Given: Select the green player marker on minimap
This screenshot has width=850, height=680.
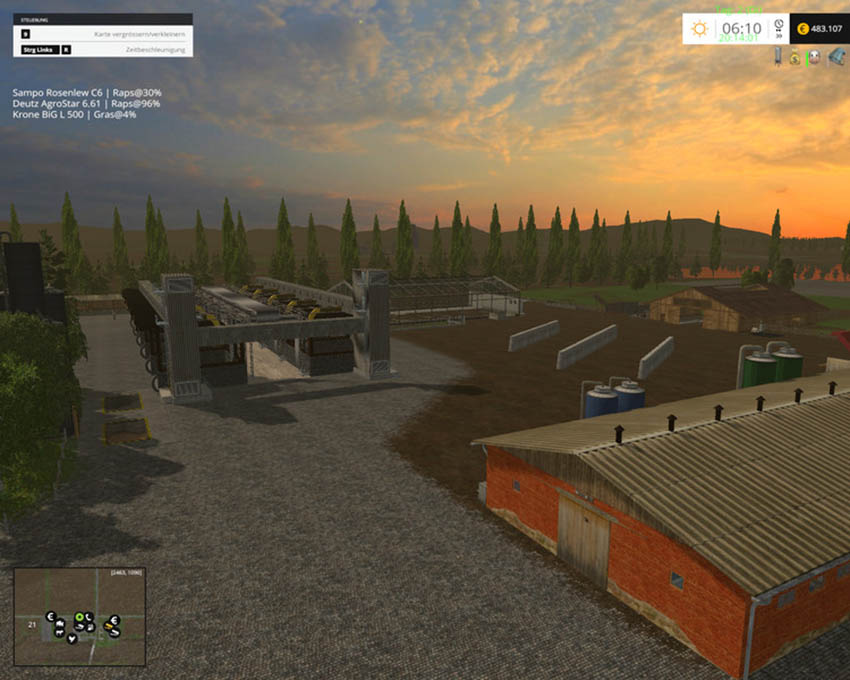Looking at the screenshot, I should point(78,616).
